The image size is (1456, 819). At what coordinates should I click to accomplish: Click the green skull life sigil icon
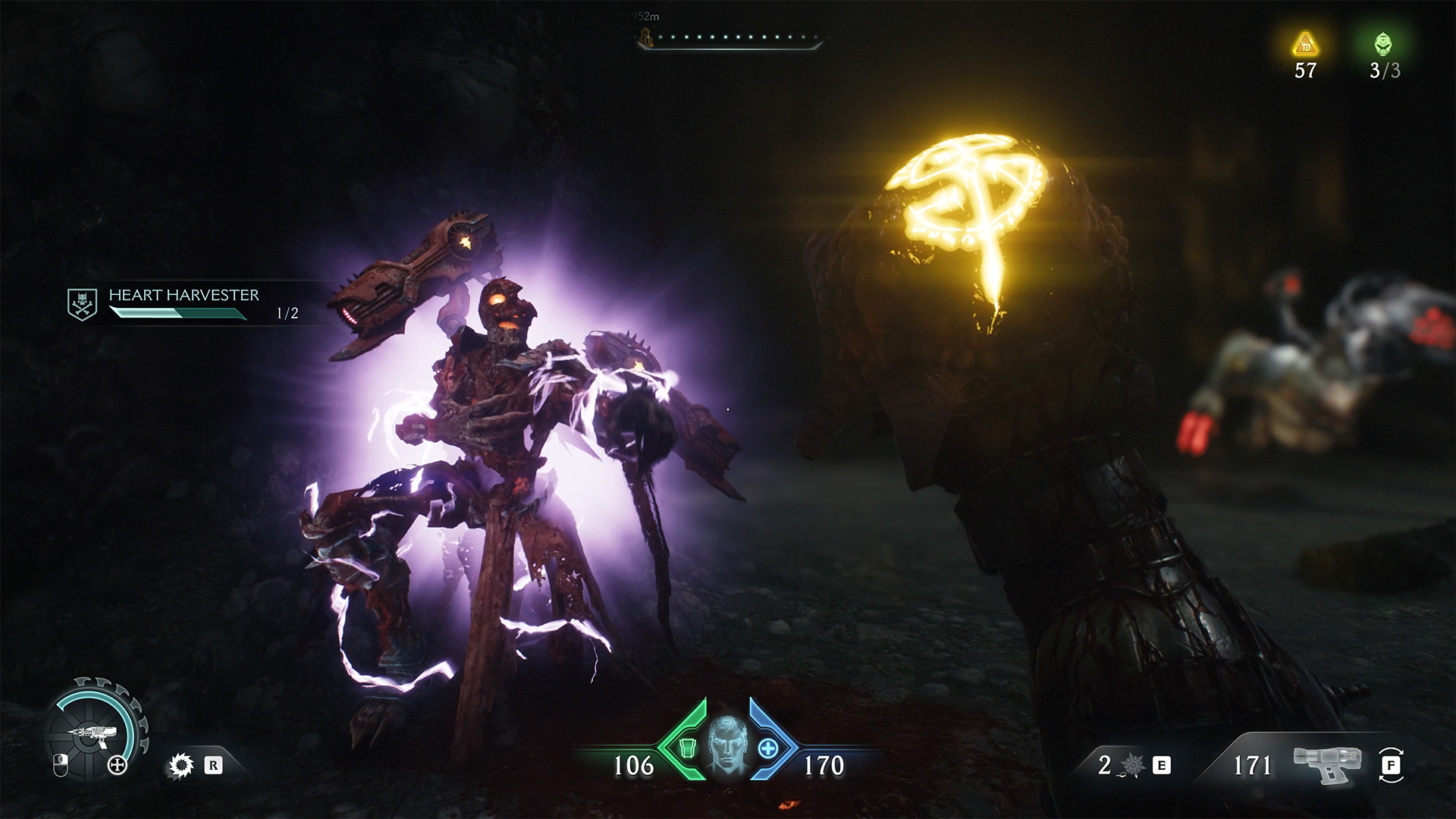(x=1384, y=44)
